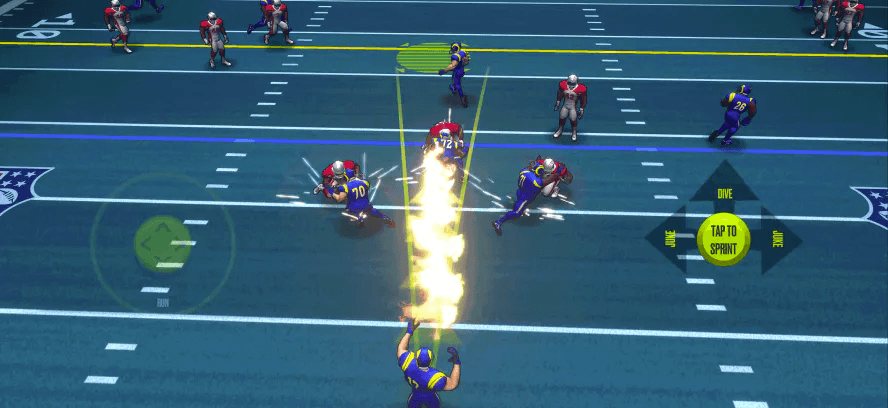Trigger the right Juke arrow
Image resolution: width=888 pixels, height=408 pixels.
tap(778, 239)
